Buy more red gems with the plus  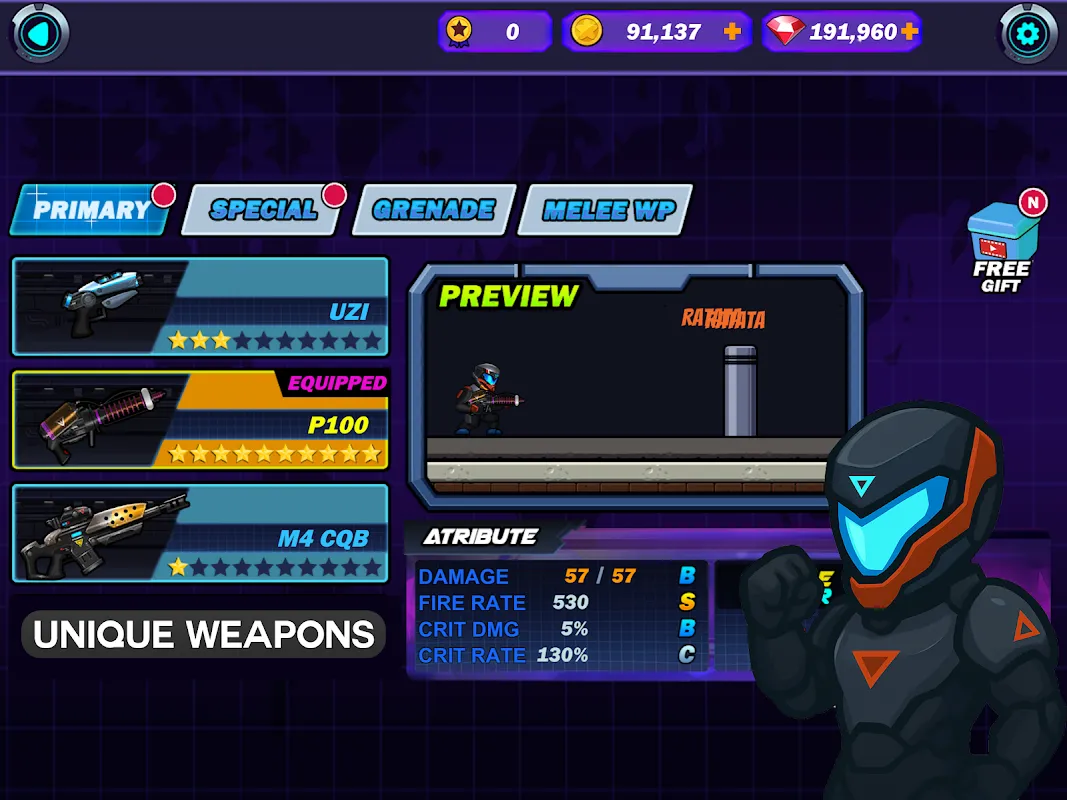[909, 32]
